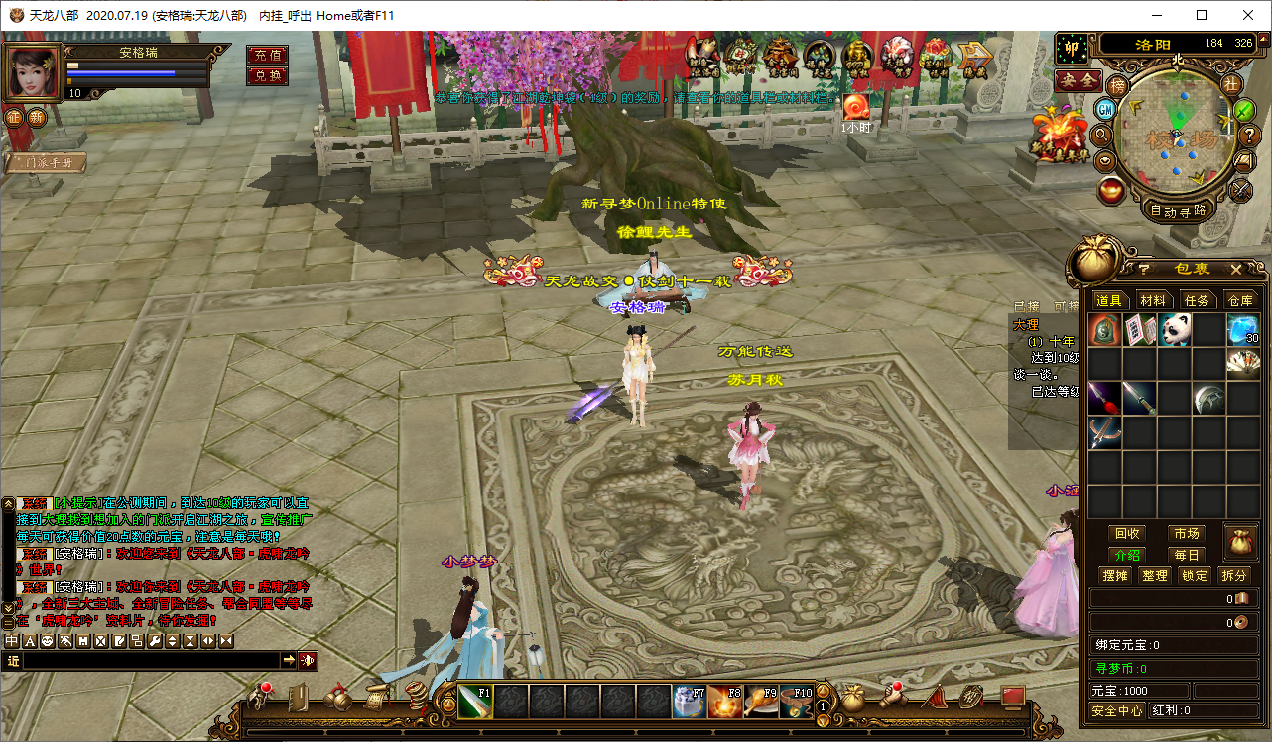Select the panda item in the bag
1272x742 pixels.
tap(1174, 330)
